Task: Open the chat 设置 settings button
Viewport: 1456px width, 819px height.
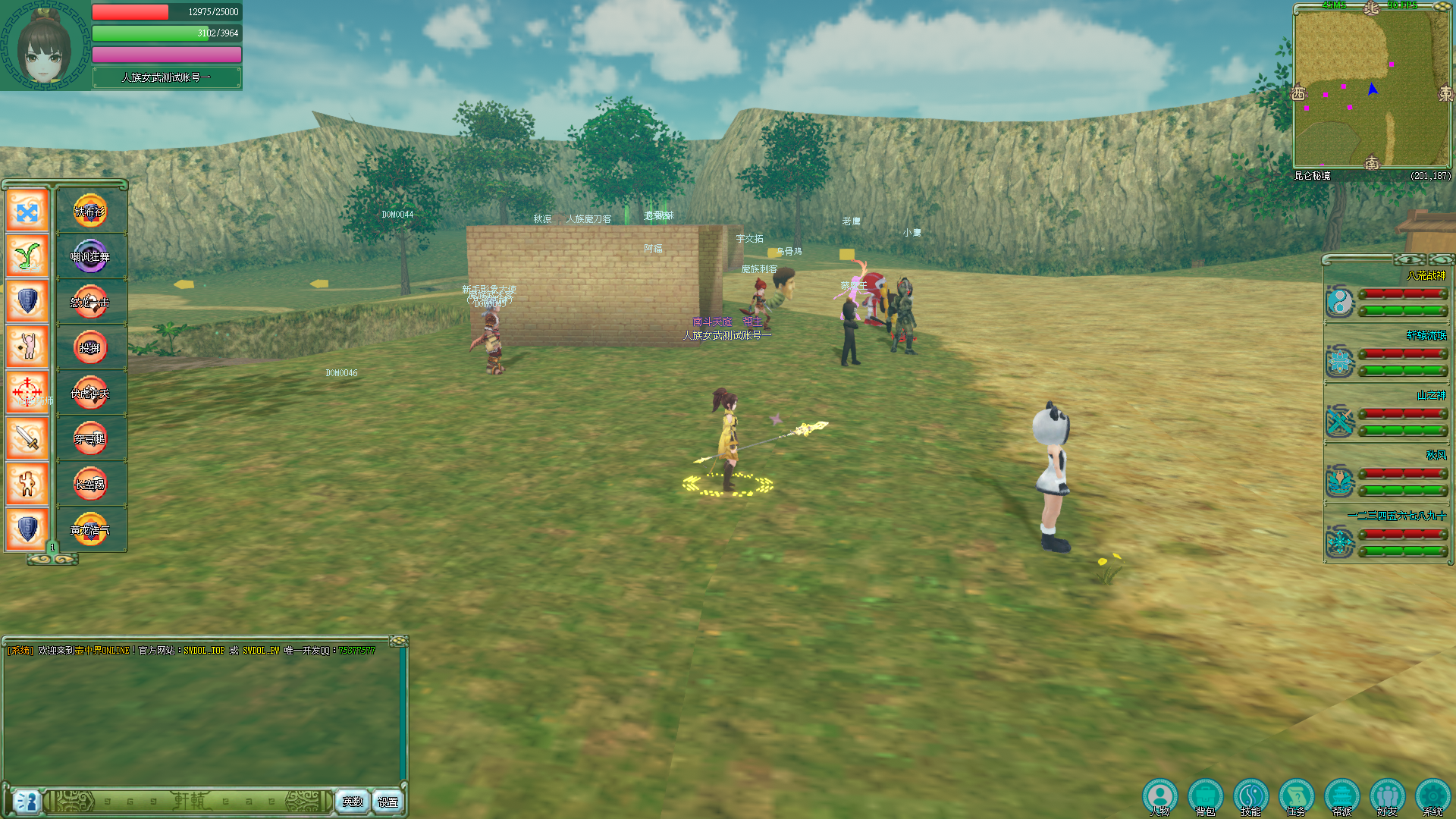Action: [x=388, y=802]
